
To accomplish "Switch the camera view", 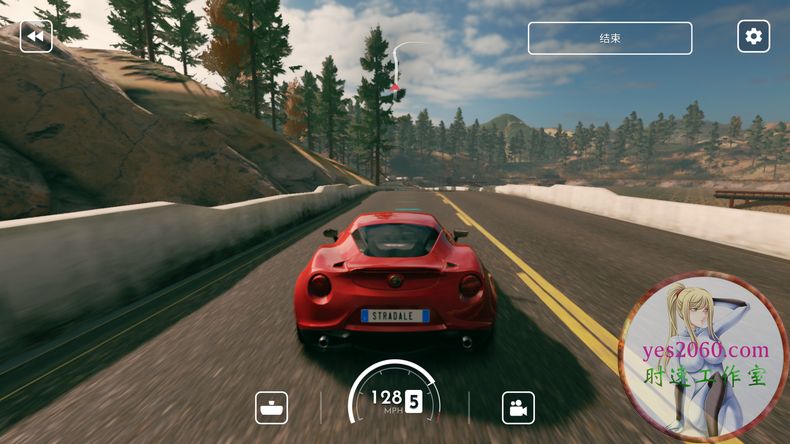I will click(517, 407).
